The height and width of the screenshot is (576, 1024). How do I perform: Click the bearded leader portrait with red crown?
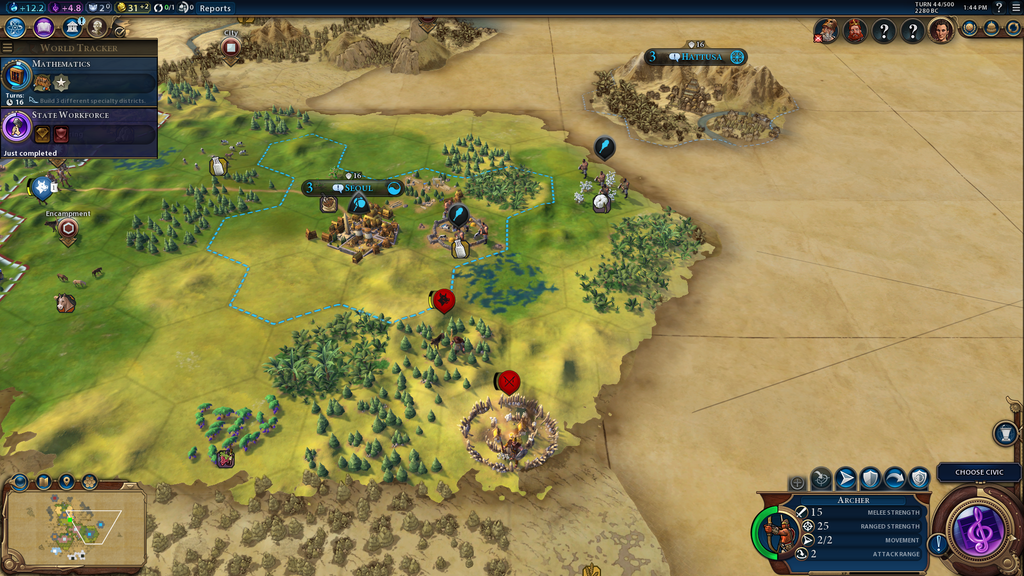click(x=854, y=31)
